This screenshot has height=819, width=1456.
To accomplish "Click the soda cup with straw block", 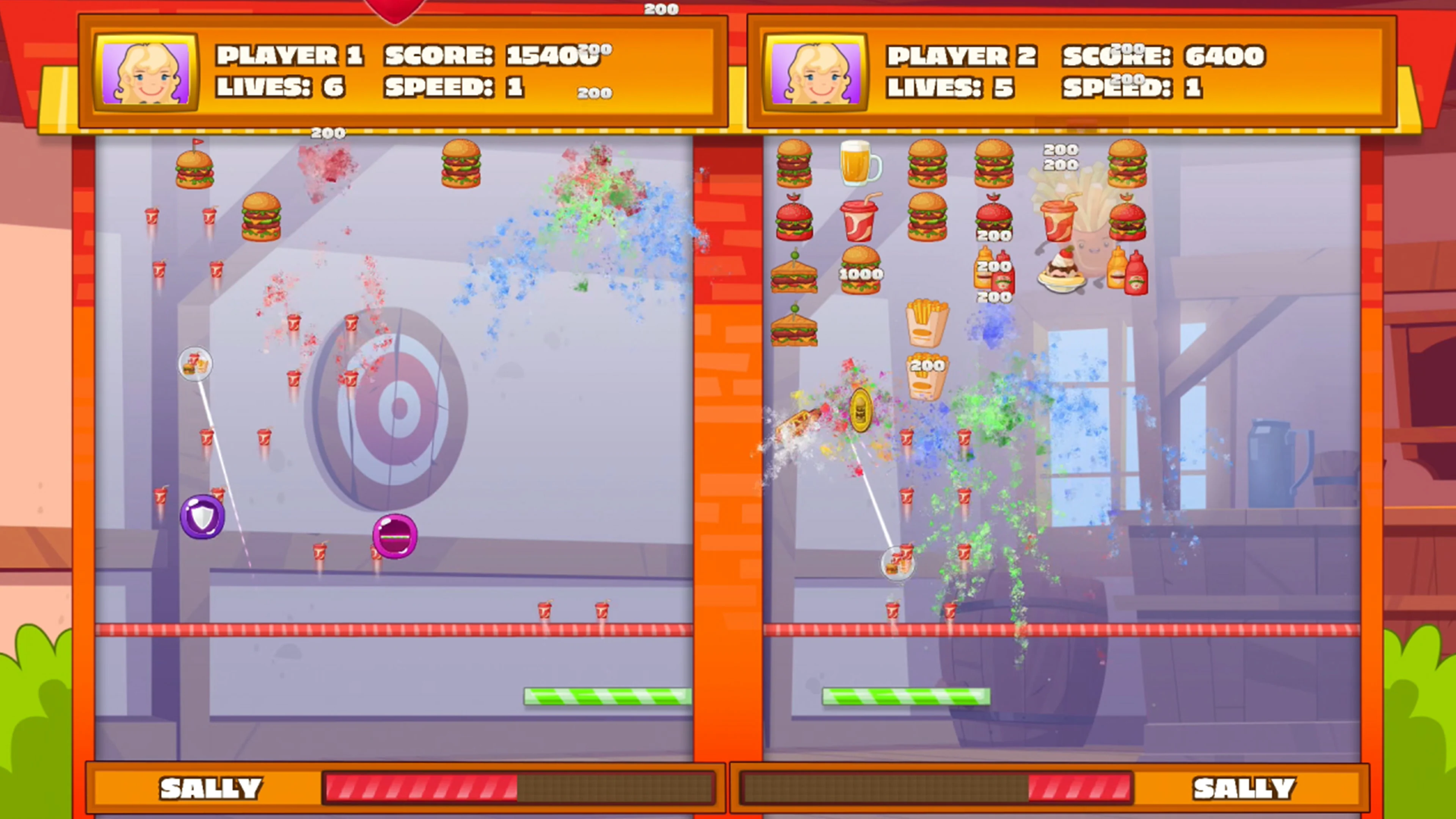I will (860, 220).
